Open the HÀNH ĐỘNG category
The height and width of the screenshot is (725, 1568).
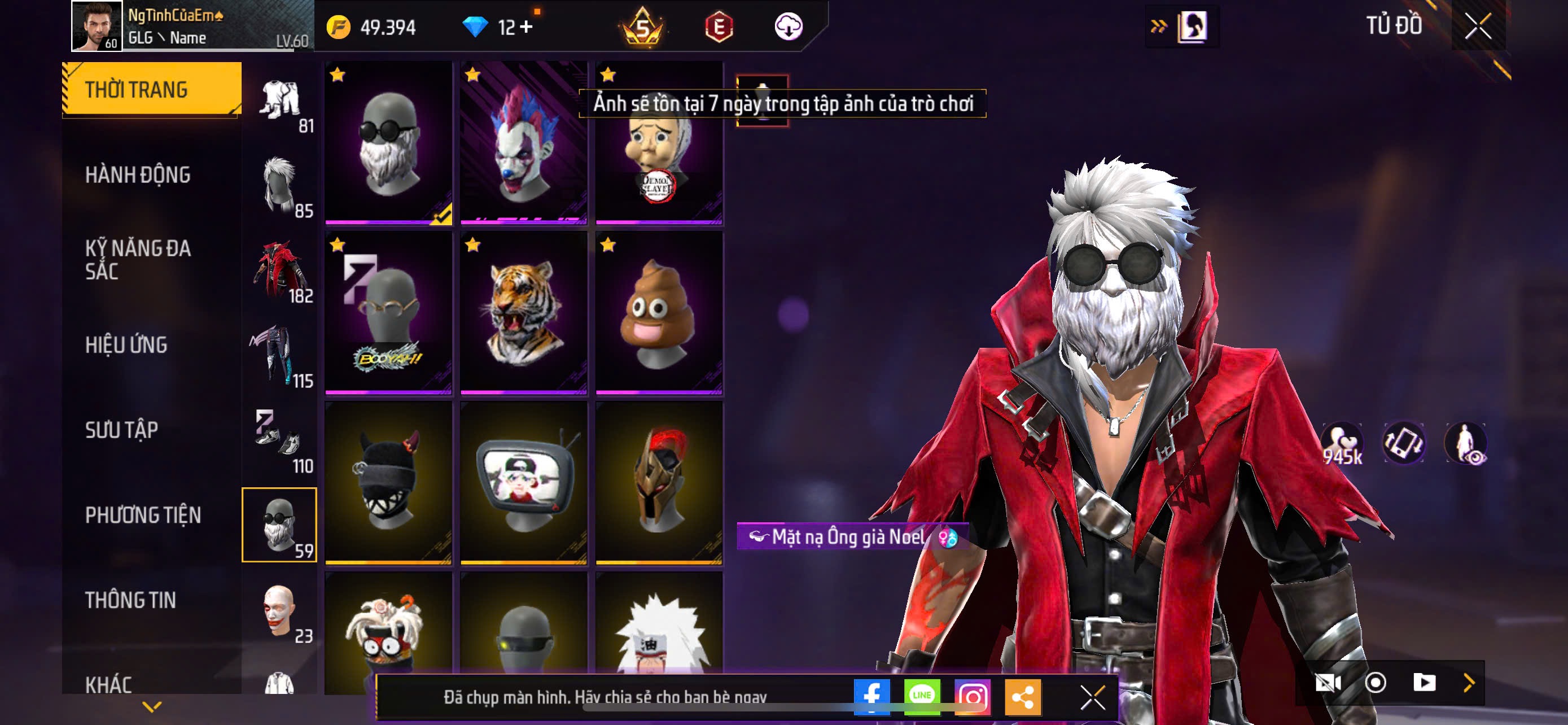click(138, 174)
